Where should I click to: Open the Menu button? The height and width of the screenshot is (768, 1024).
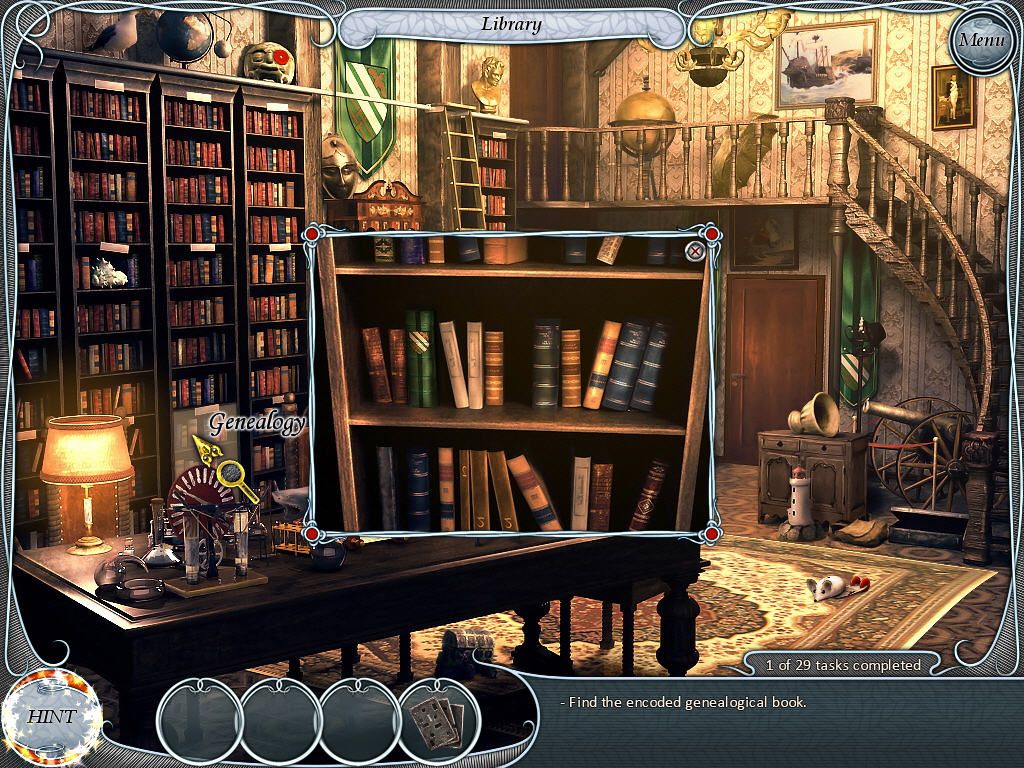click(980, 41)
